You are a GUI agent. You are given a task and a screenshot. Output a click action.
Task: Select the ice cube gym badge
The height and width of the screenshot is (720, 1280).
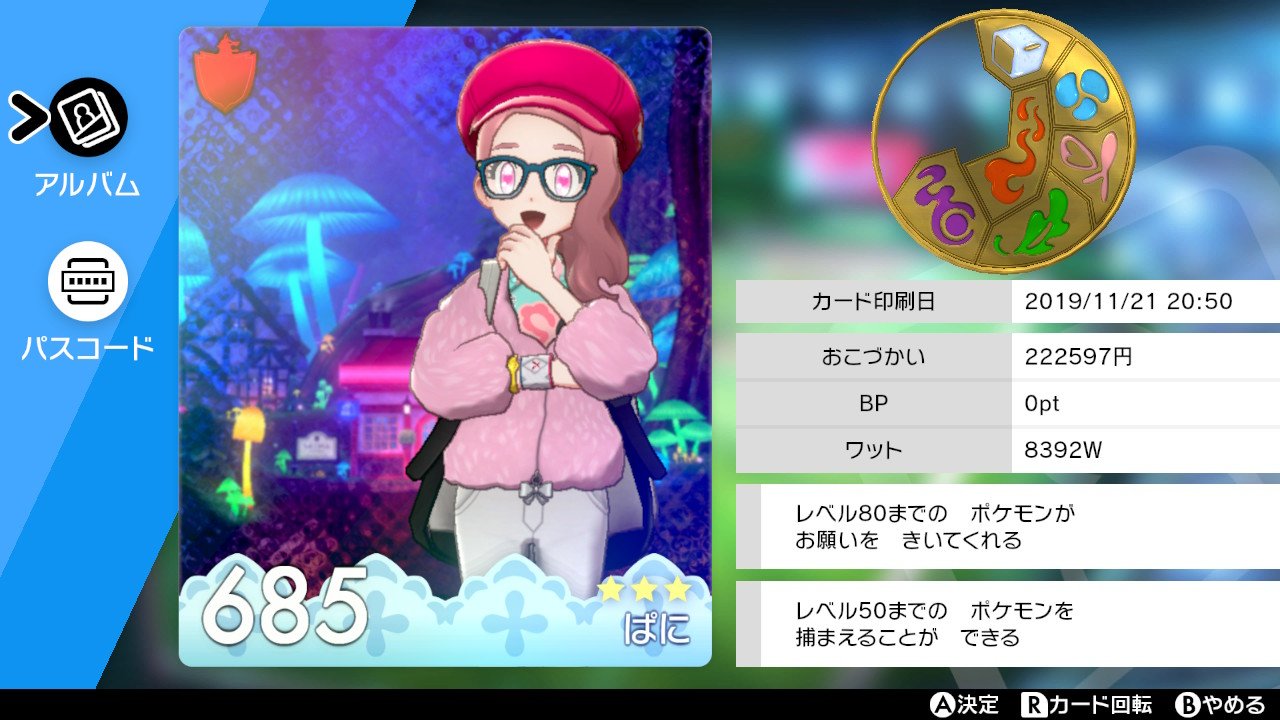pyautogui.click(x=1019, y=51)
